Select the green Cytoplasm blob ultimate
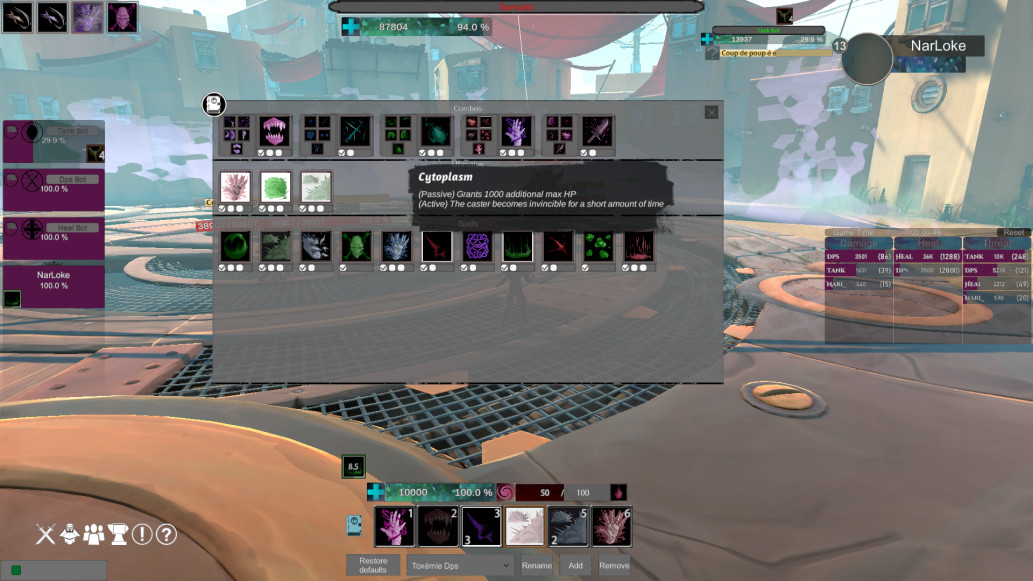Image resolution: width=1033 pixels, height=581 pixels. (x=275, y=187)
